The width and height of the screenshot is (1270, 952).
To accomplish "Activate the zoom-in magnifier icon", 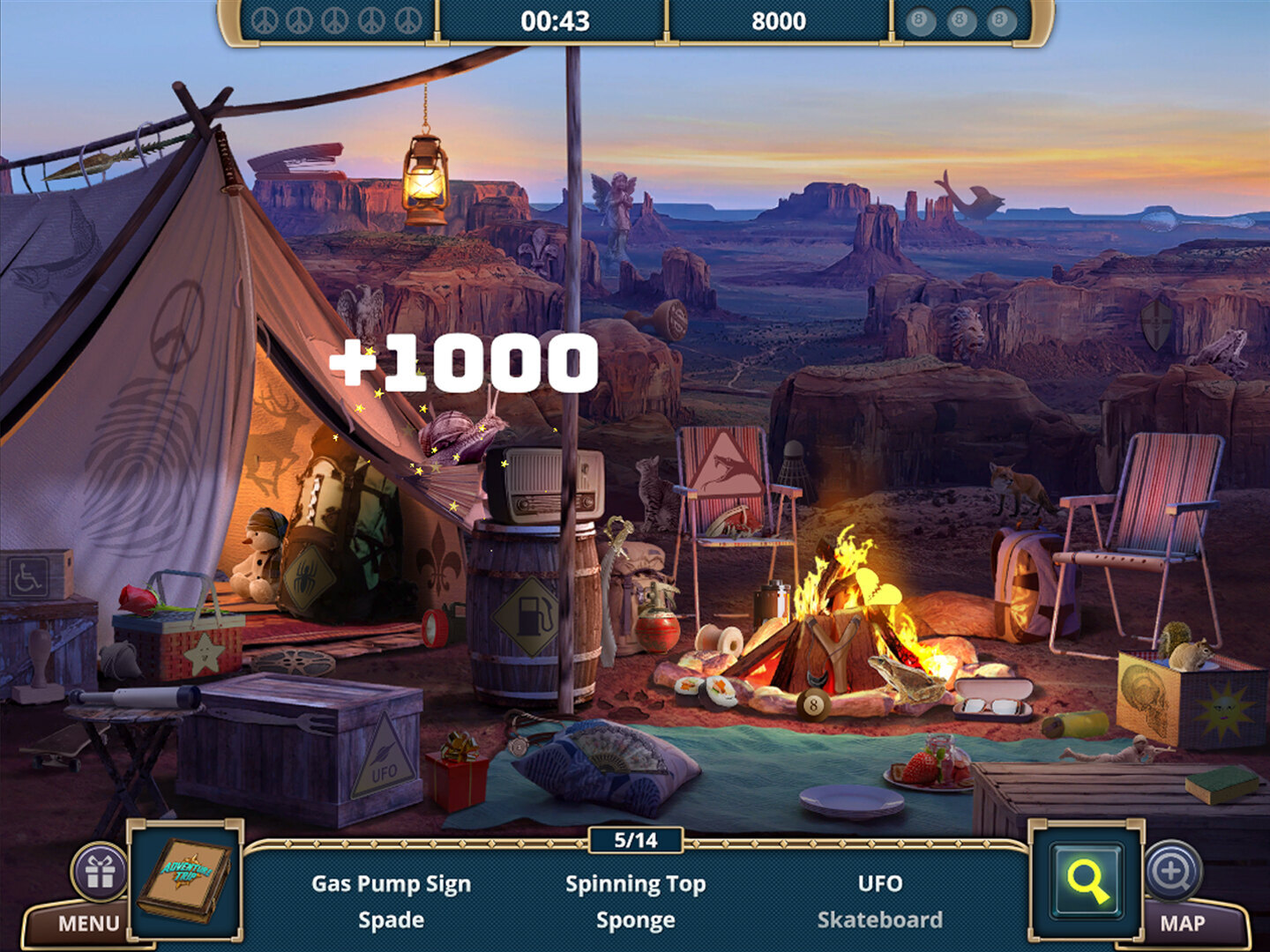I will tap(1171, 871).
